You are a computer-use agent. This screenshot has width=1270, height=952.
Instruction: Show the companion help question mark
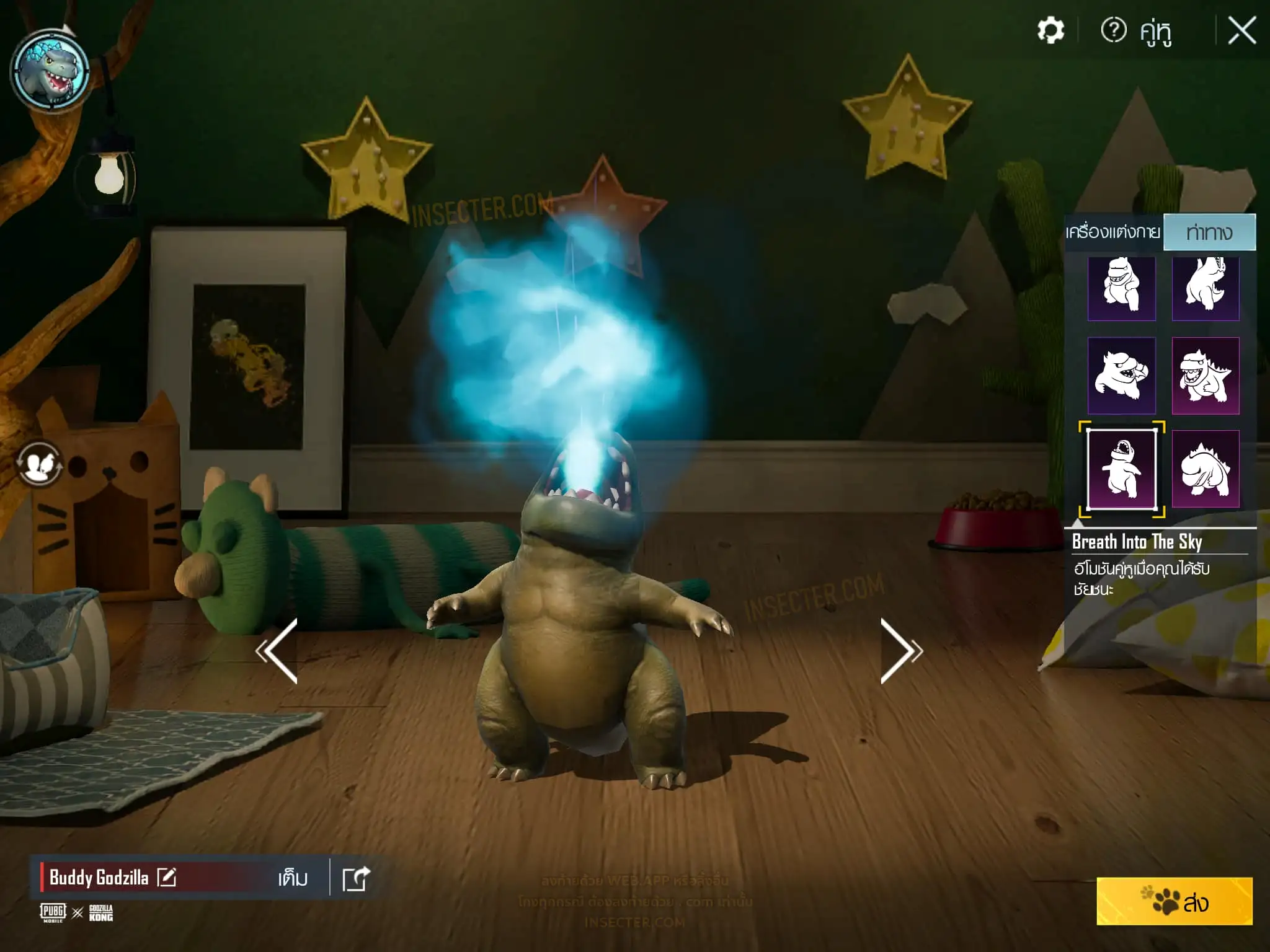point(1113,30)
